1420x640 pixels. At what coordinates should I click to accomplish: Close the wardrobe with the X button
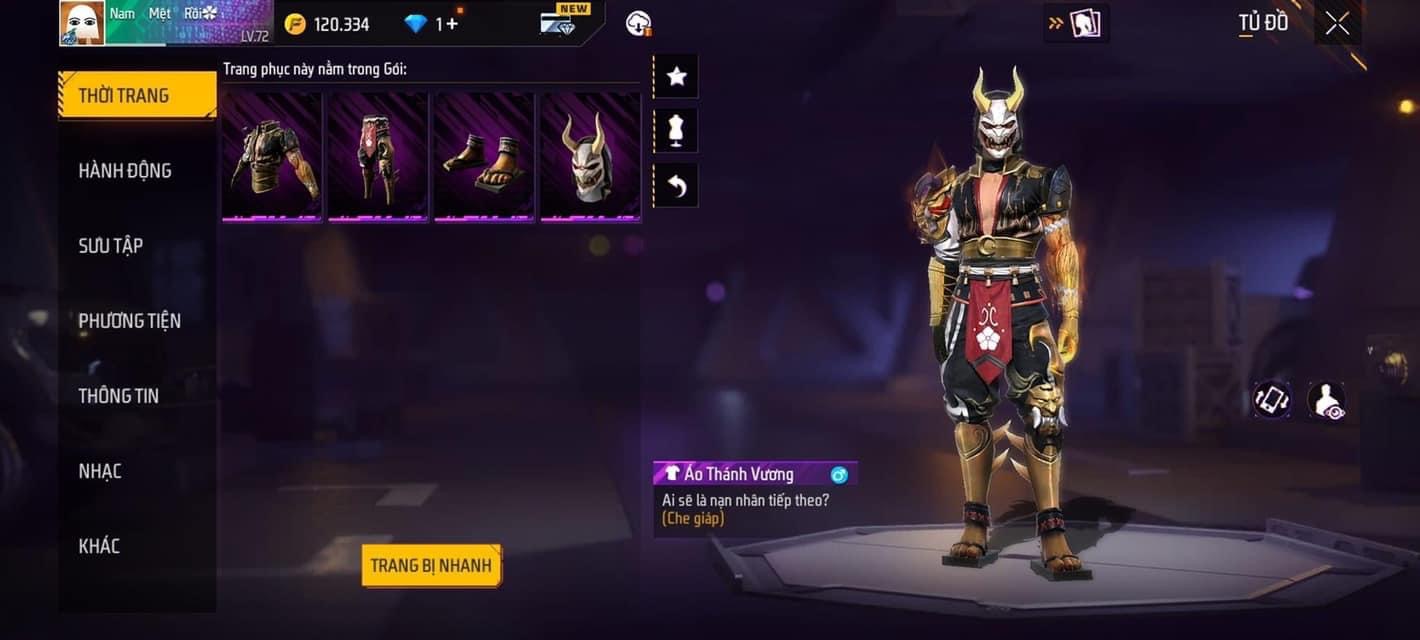[1337, 24]
